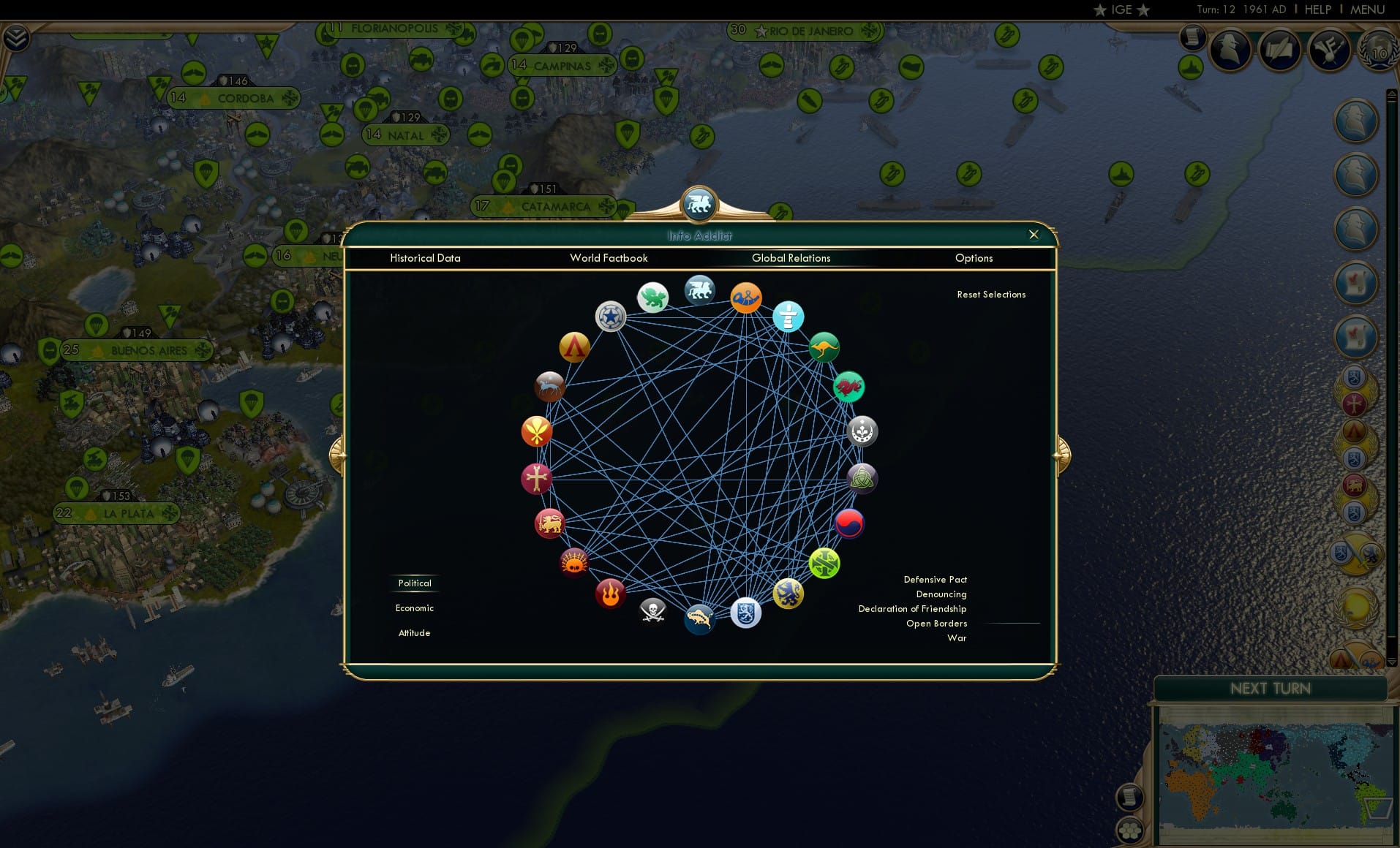Image resolution: width=1400 pixels, height=848 pixels.
Task: Switch to the World Factbook tab
Action: (609, 258)
